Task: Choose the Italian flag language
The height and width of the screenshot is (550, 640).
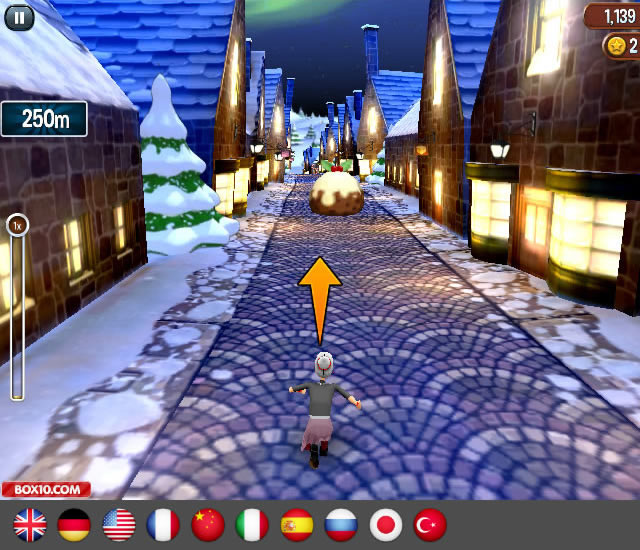Action: click(252, 524)
